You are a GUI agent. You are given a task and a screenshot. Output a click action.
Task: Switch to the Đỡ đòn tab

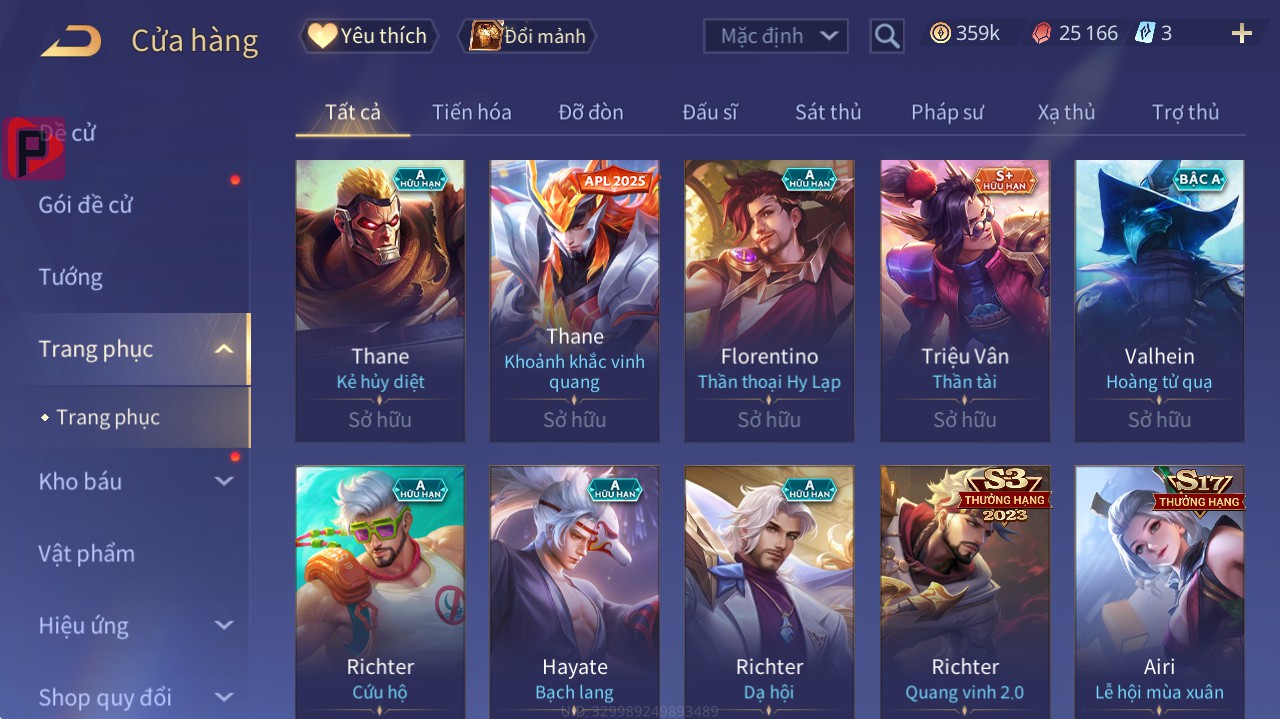(590, 112)
